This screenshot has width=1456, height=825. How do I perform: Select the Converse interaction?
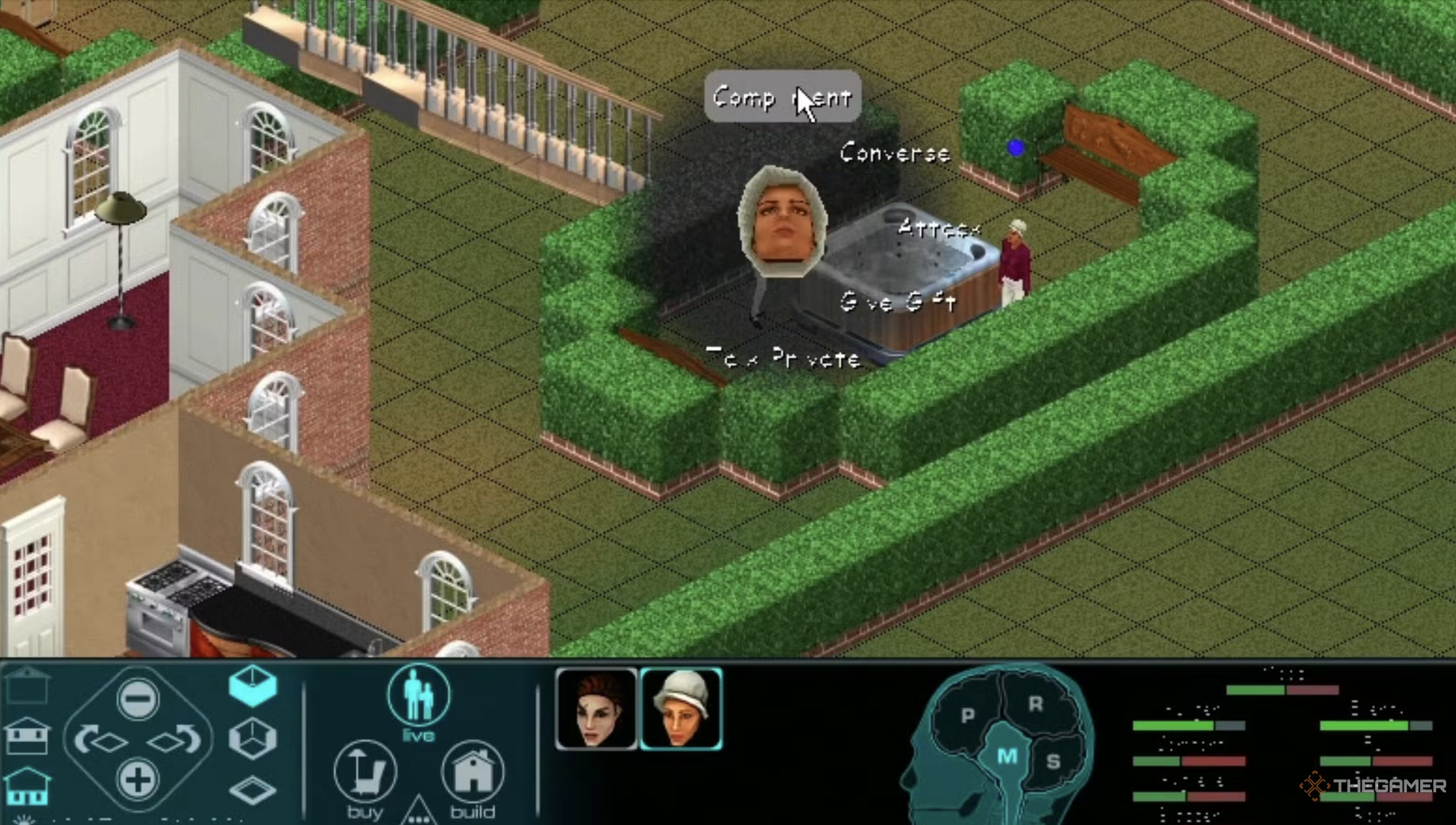895,153
